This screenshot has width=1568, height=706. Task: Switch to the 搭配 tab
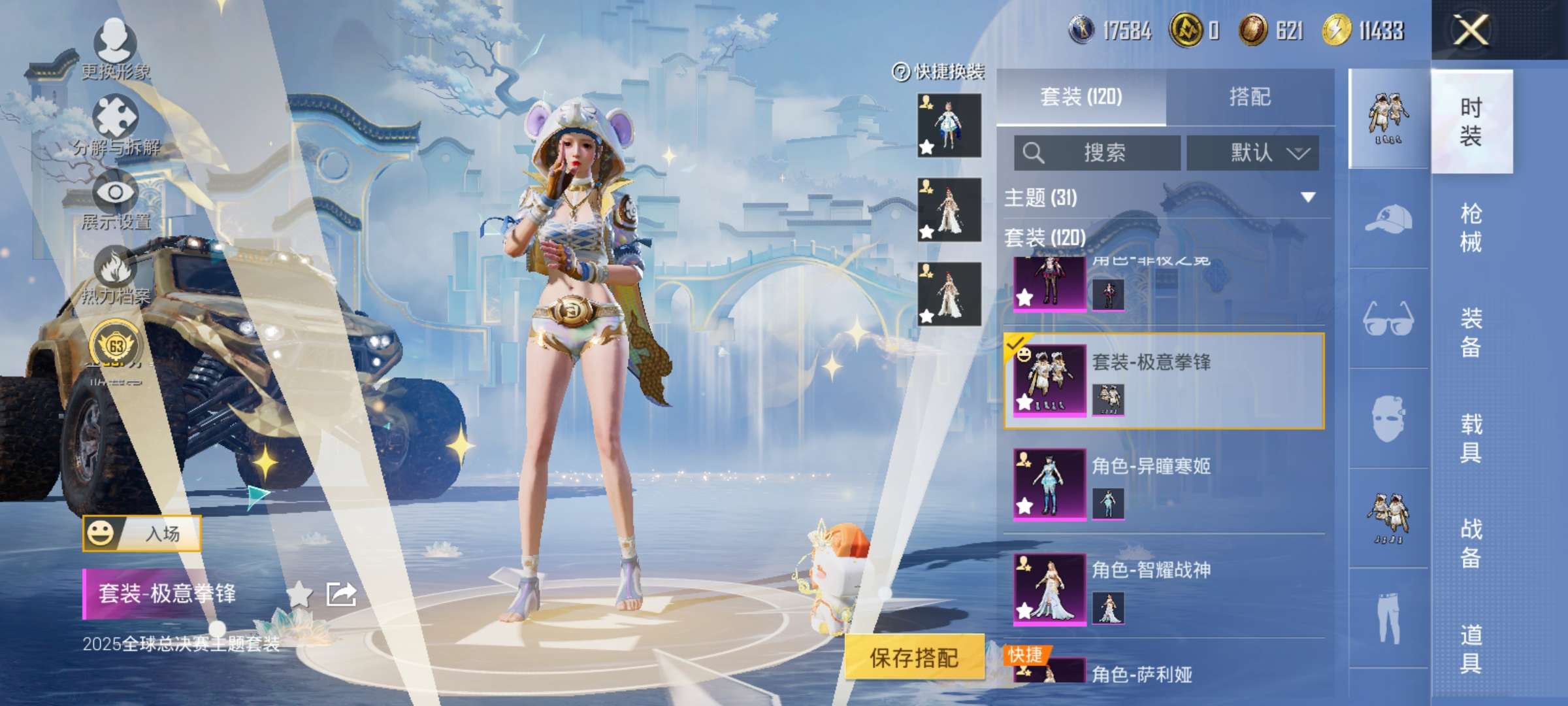[1250, 97]
